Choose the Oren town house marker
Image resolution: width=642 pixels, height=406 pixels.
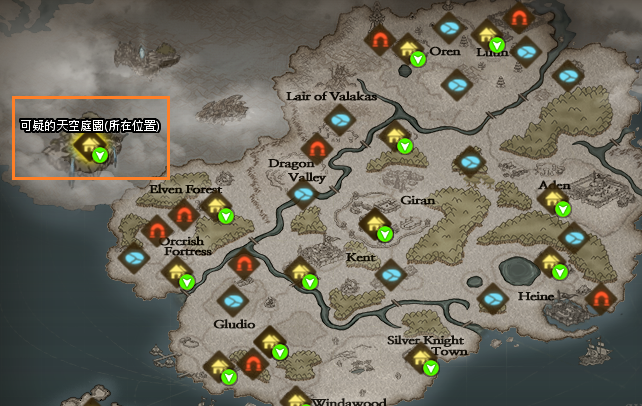[408, 47]
